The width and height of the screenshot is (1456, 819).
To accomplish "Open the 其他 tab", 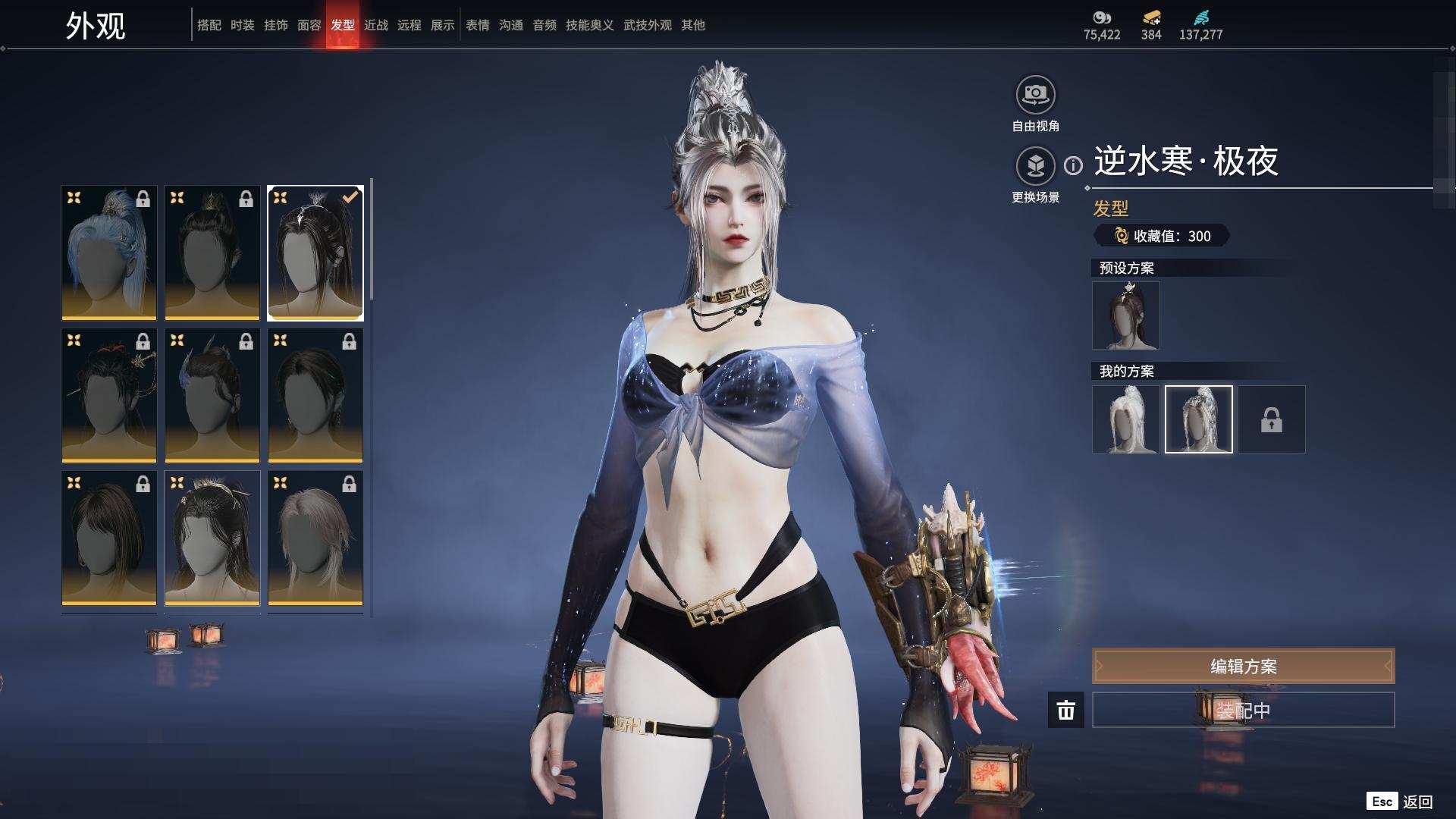I will (692, 25).
